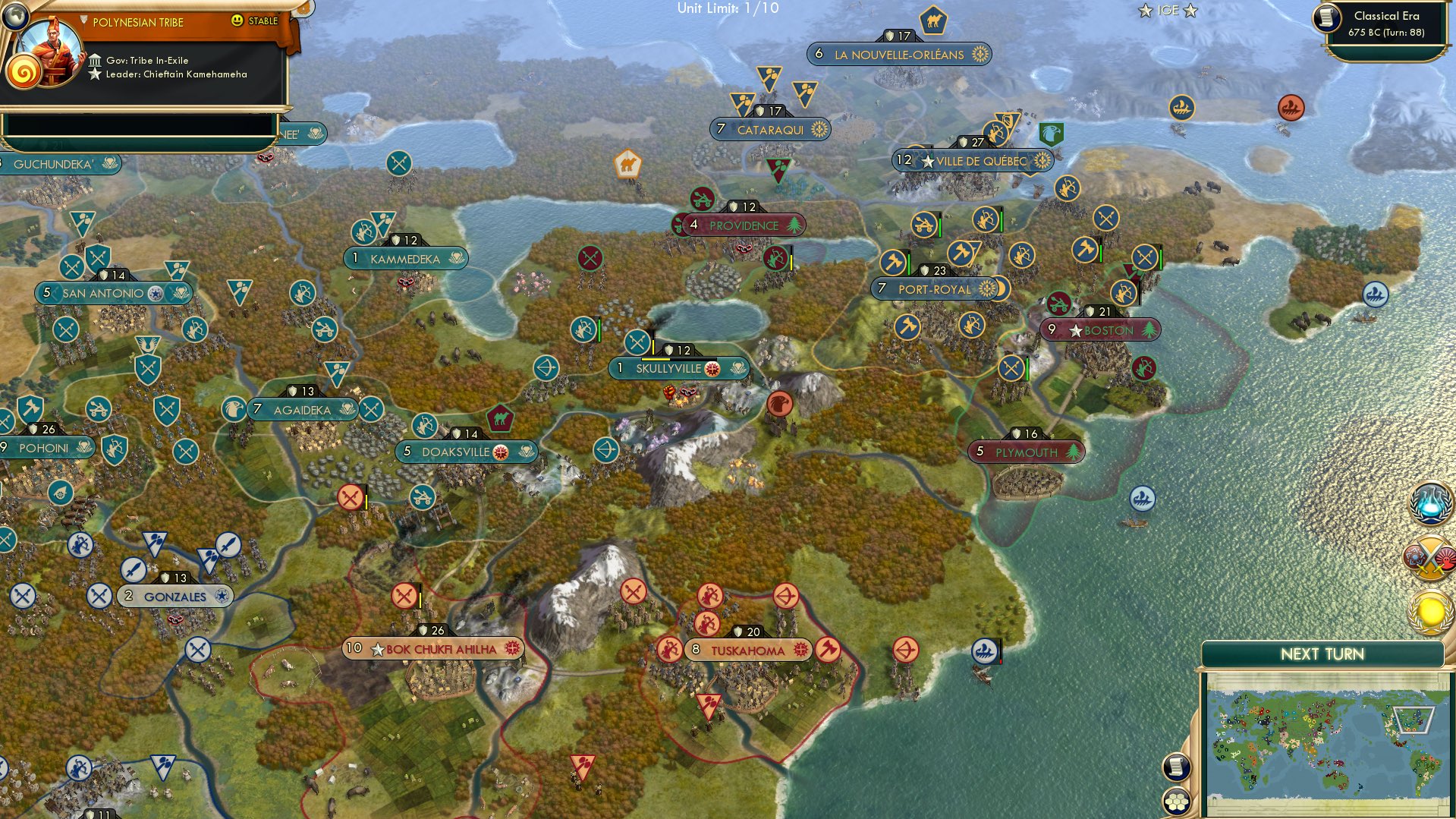
Task: Open Boston's city screen from its banner
Action: pyautogui.click(x=1099, y=330)
